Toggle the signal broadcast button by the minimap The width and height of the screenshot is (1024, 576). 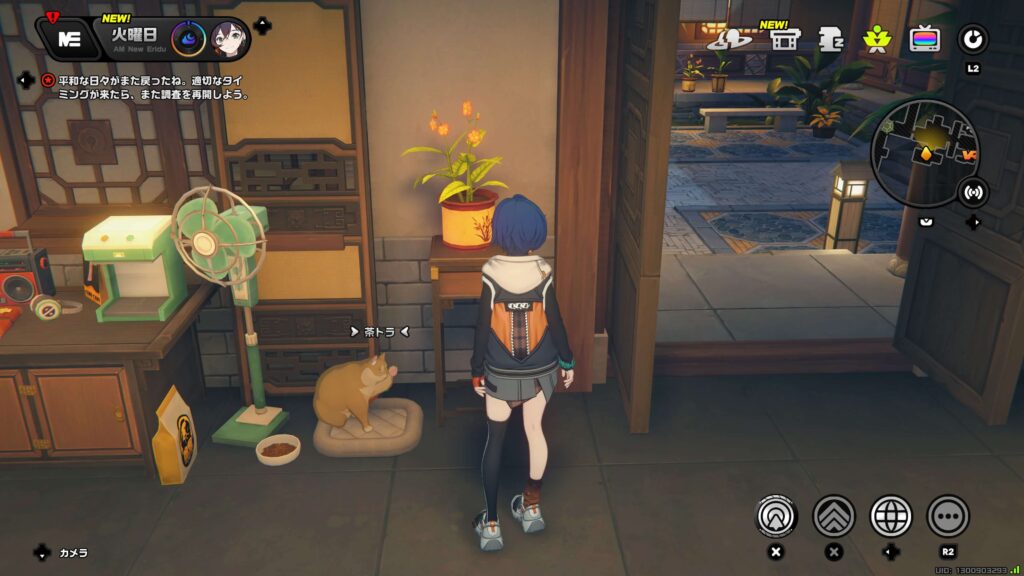click(971, 191)
